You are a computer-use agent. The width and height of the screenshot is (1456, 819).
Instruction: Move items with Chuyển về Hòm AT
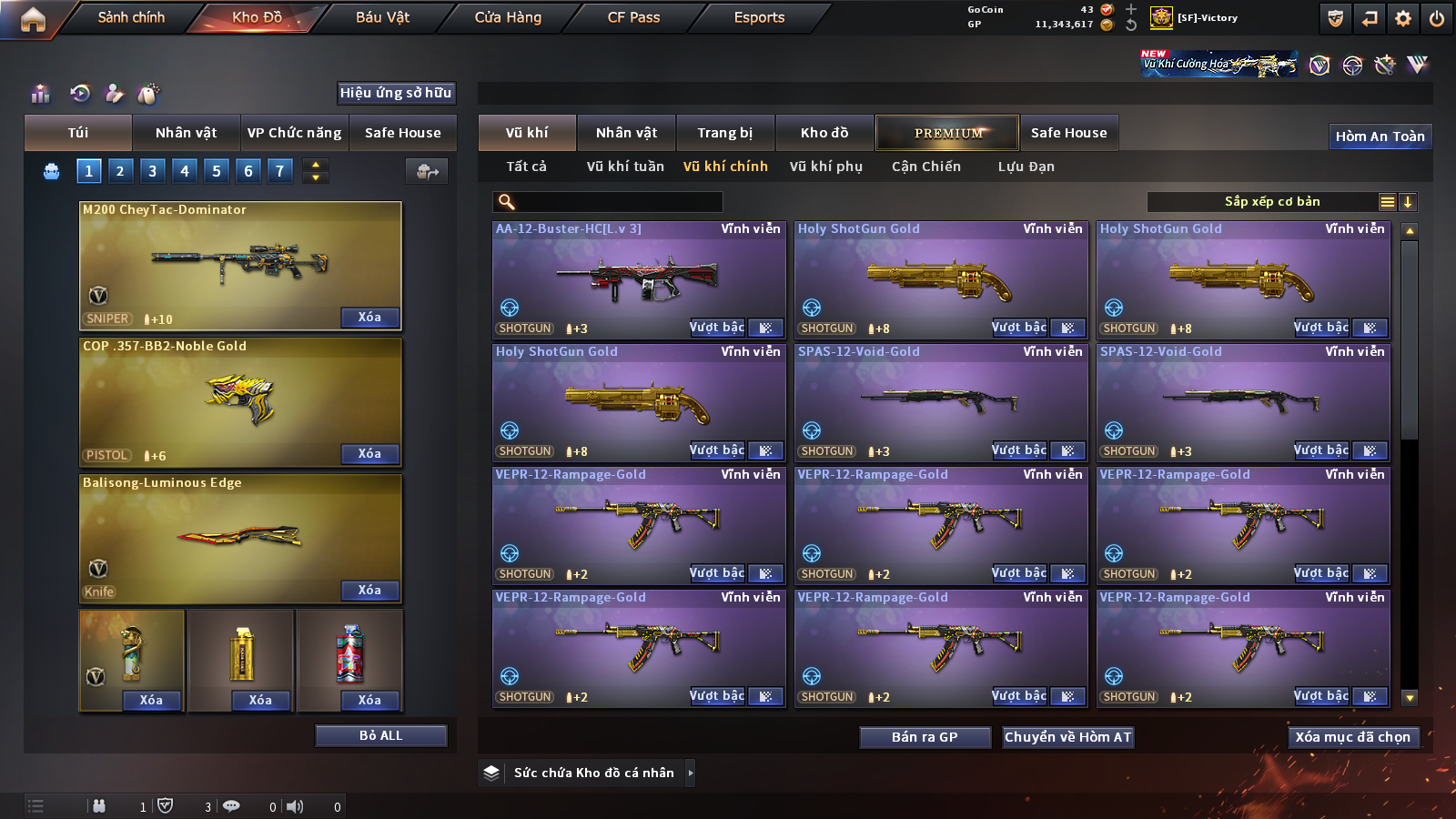(1067, 737)
